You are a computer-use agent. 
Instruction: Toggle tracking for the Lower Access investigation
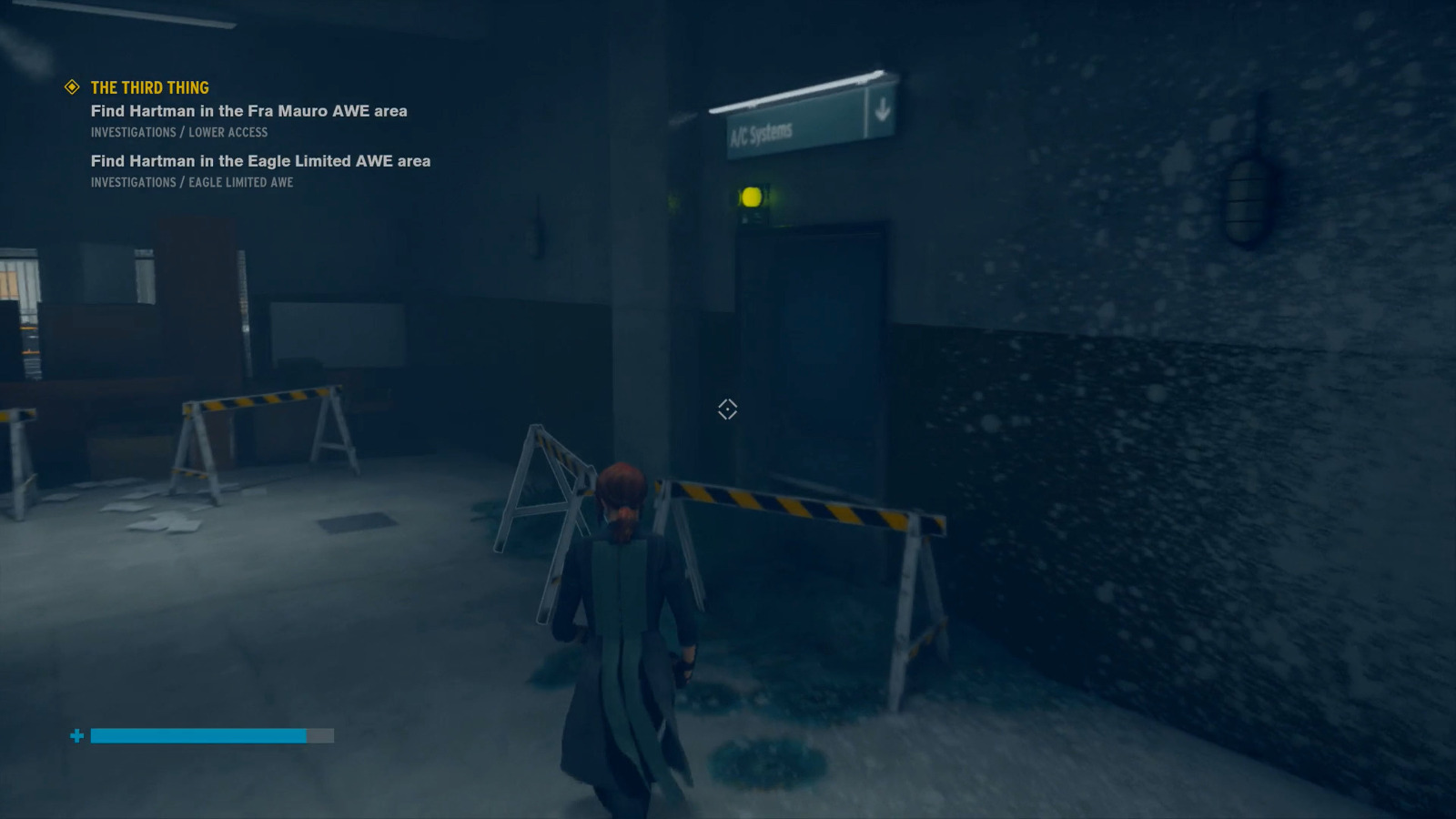click(178, 132)
